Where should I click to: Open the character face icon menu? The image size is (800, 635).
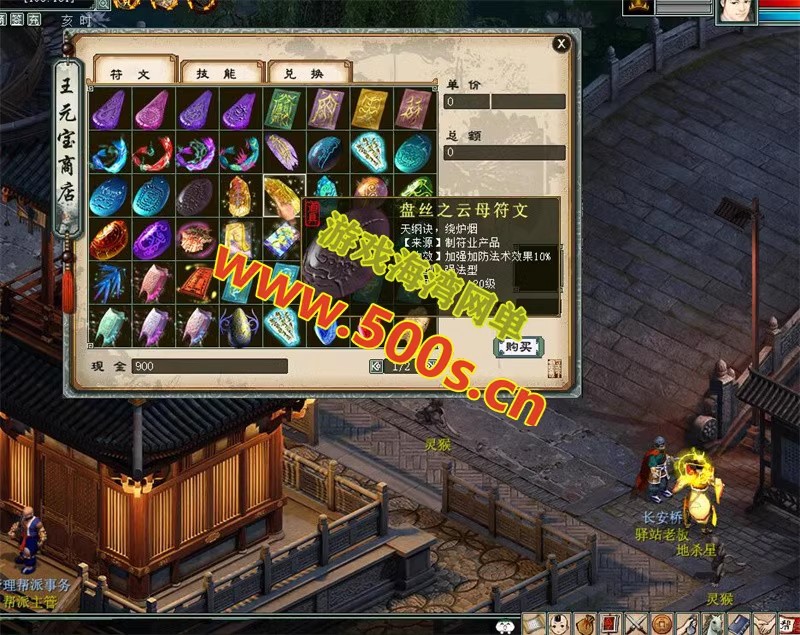tap(561, 624)
